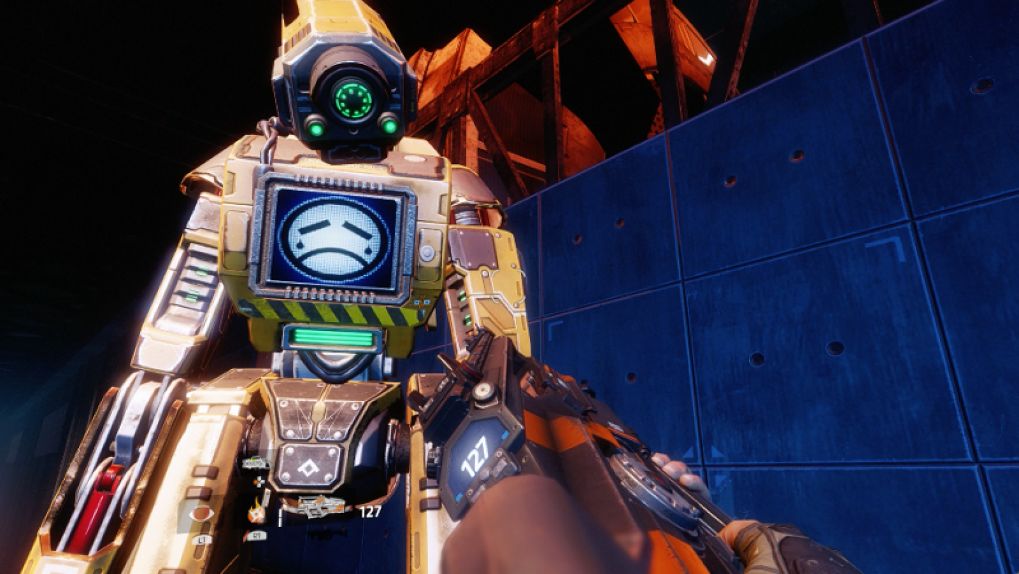Activate the flame ability icon
Image resolution: width=1019 pixels, height=574 pixels.
(x=257, y=513)
